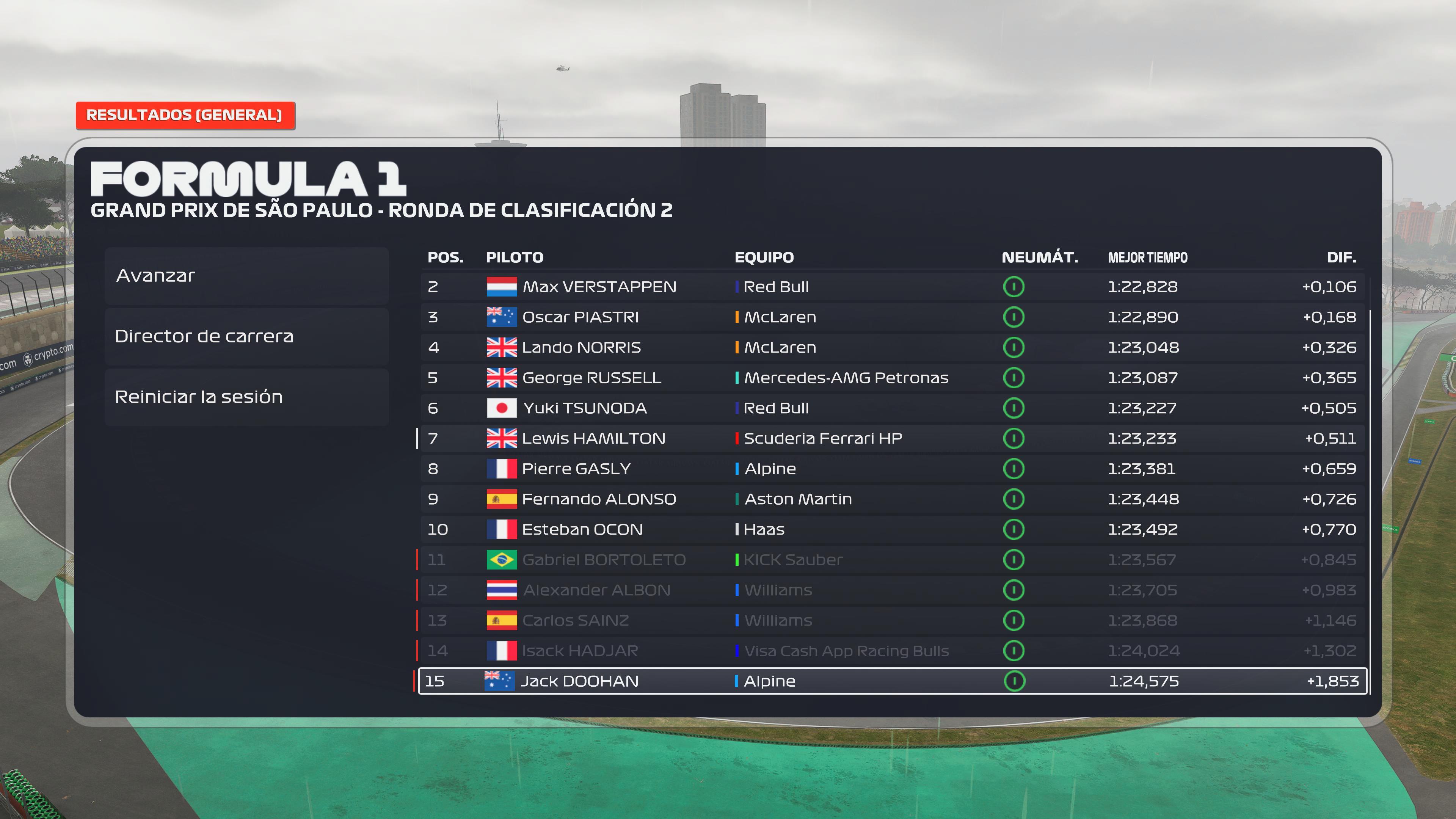Image resolution: width=1456 pixels, height=819 pixels.
Task: Open Director de carrera
Action: pos(246,336)
